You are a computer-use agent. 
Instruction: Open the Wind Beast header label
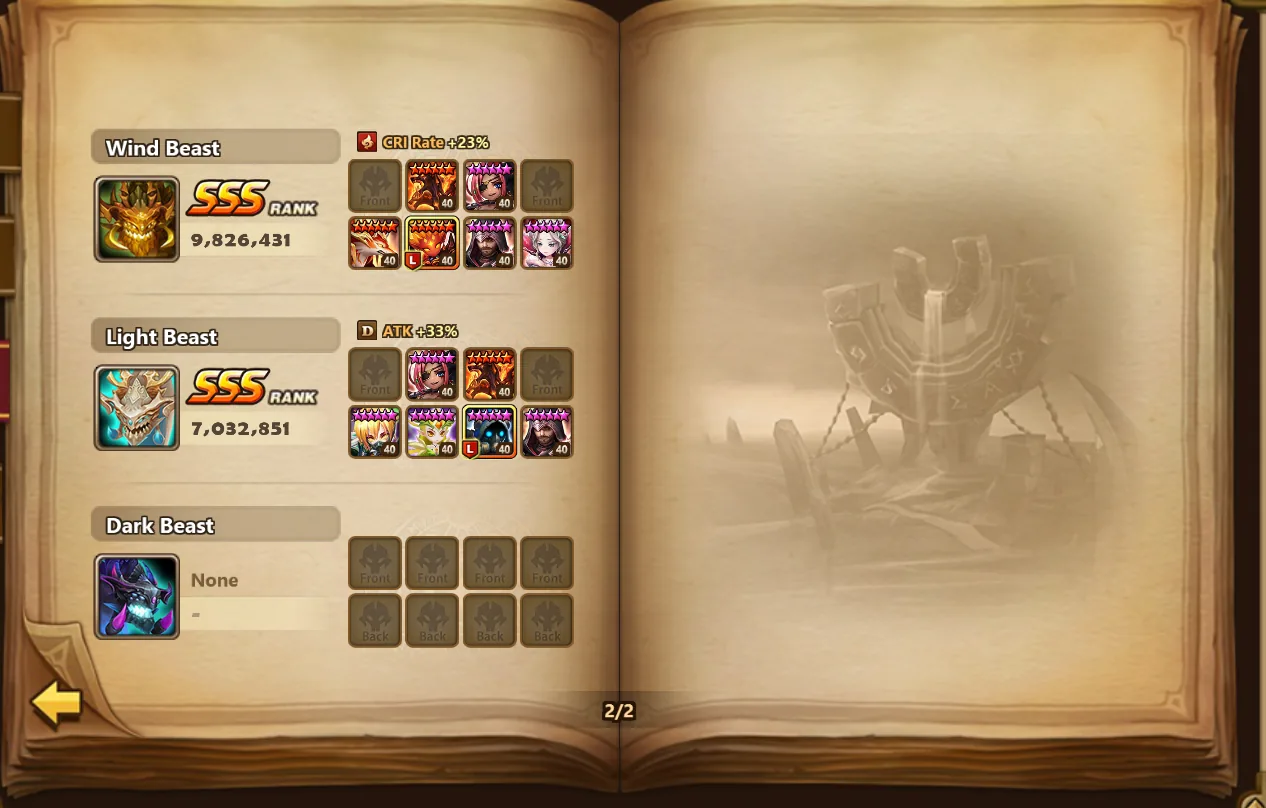[x=215, y=148]
